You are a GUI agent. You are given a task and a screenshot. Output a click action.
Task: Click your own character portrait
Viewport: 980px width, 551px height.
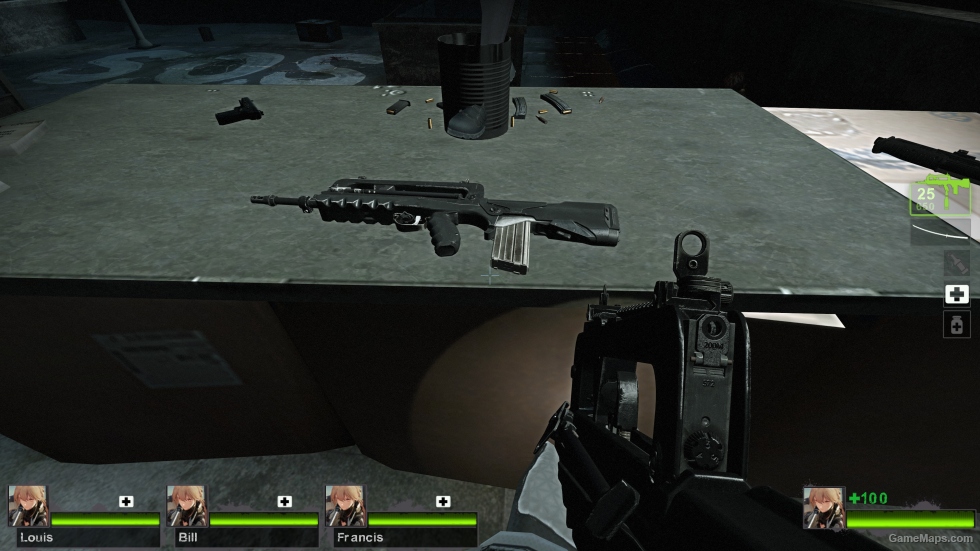824,507
